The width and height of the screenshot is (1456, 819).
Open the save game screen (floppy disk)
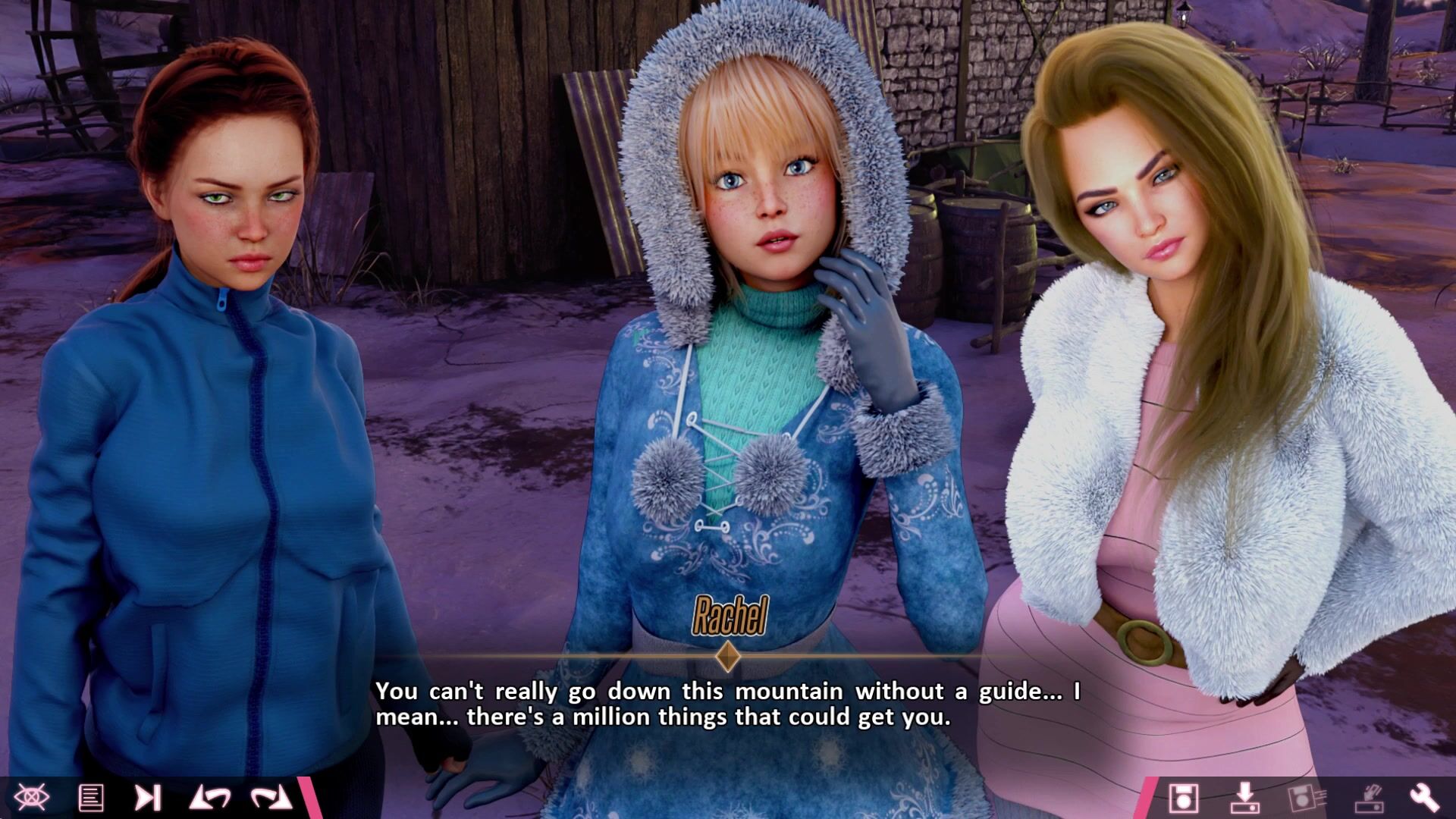click(1183, 798)
